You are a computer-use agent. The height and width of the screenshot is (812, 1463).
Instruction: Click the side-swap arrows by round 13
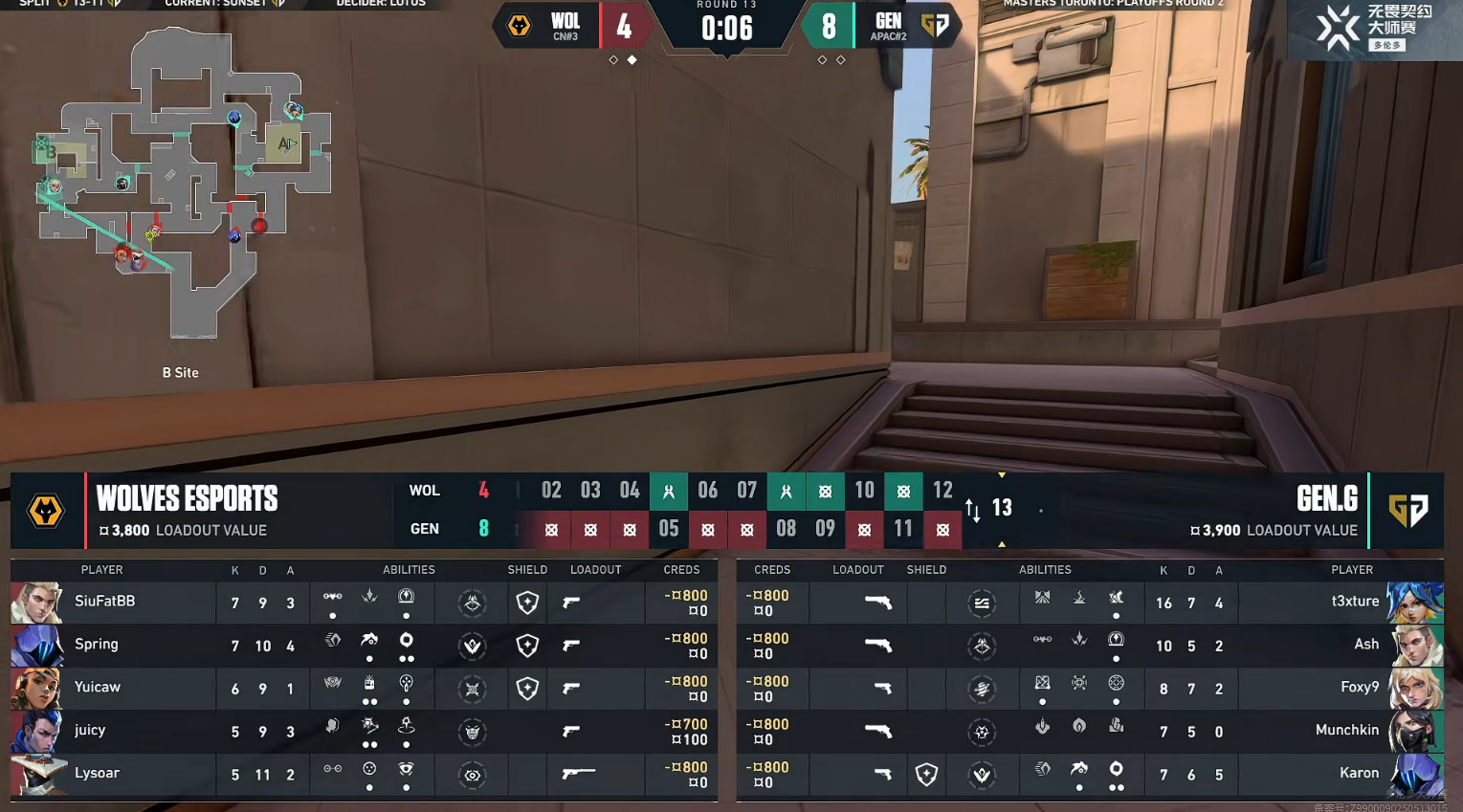coord(973,510)
